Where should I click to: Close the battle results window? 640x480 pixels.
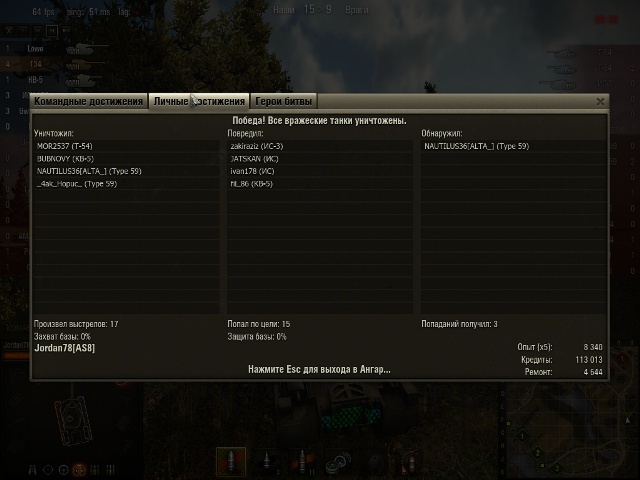coord(600,102)
